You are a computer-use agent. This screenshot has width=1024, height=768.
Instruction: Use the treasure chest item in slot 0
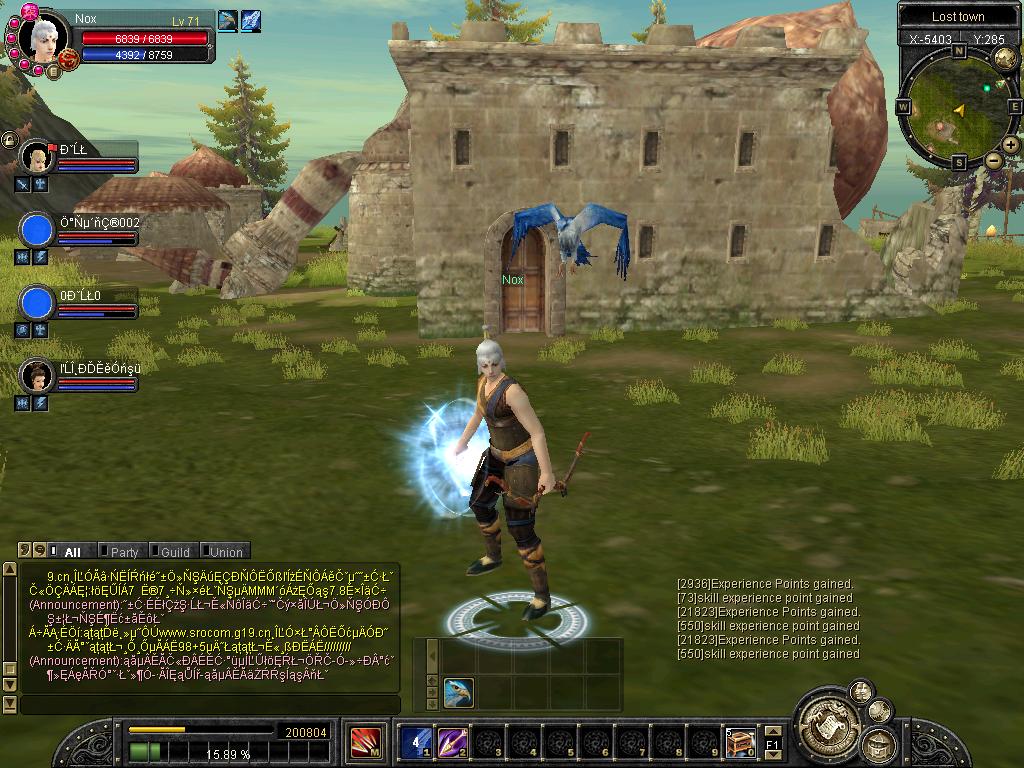[x=740, y=741]
